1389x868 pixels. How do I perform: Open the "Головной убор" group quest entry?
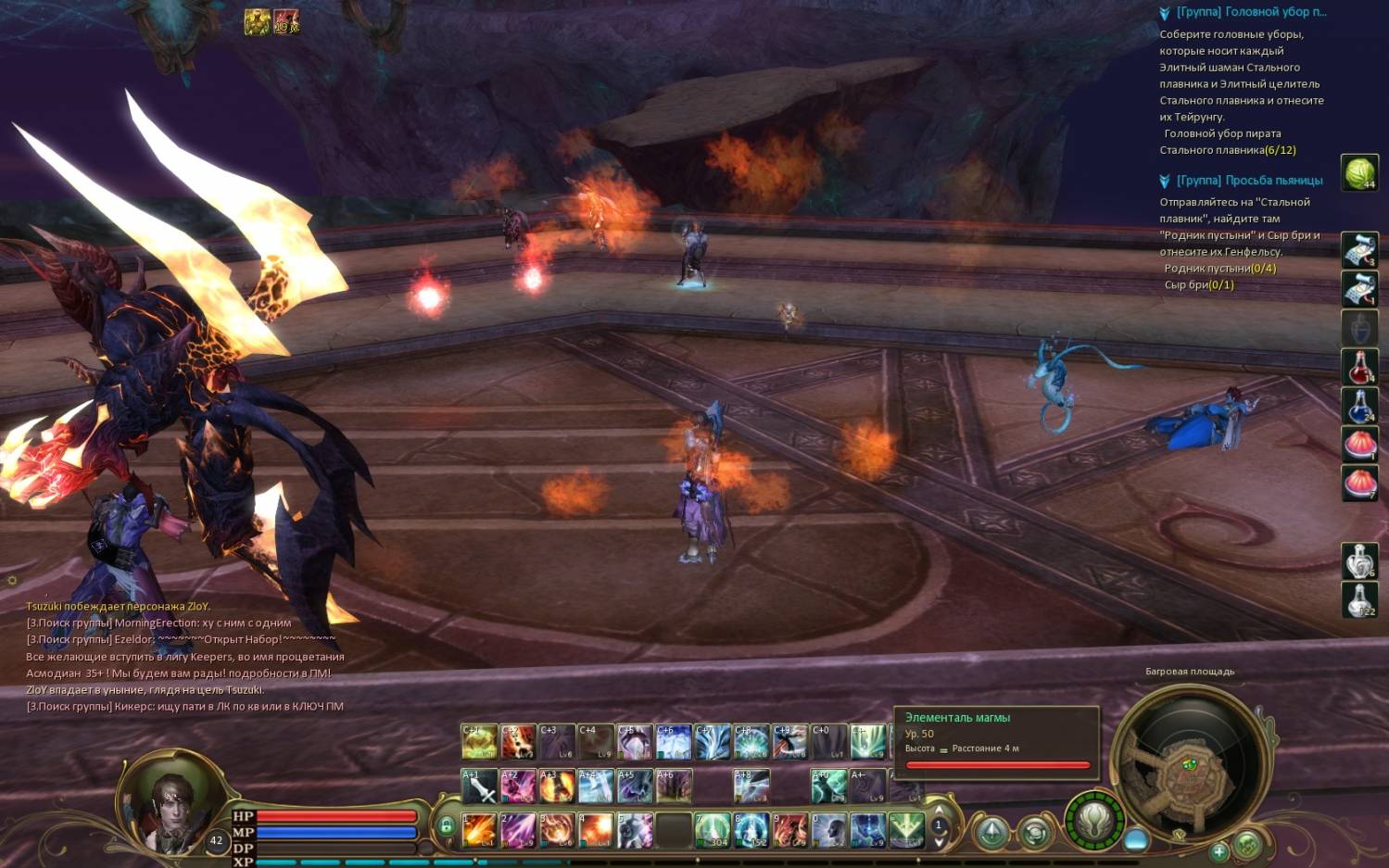point(1251,12)
